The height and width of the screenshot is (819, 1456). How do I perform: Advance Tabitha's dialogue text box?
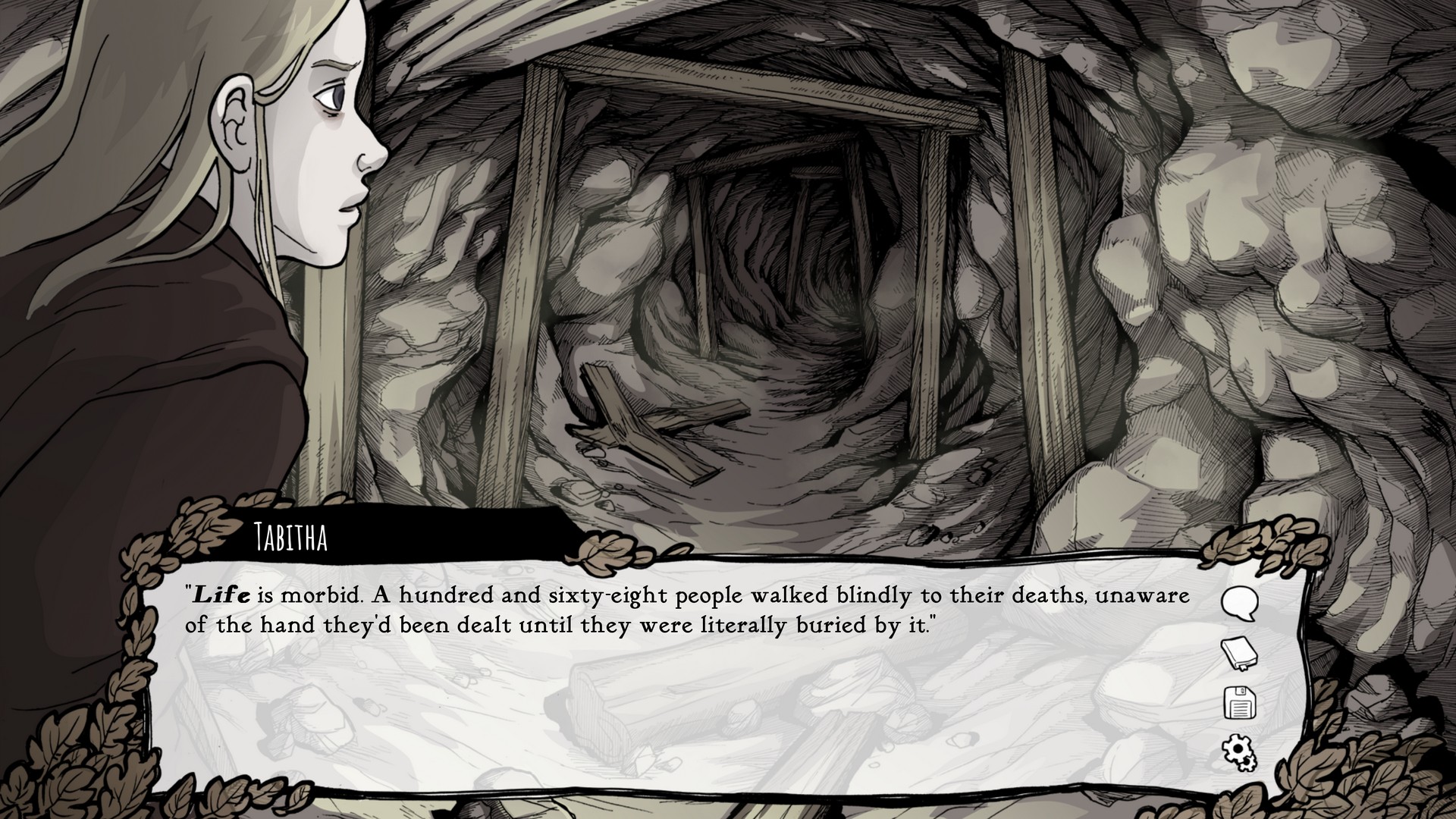(x=682, y=682)
